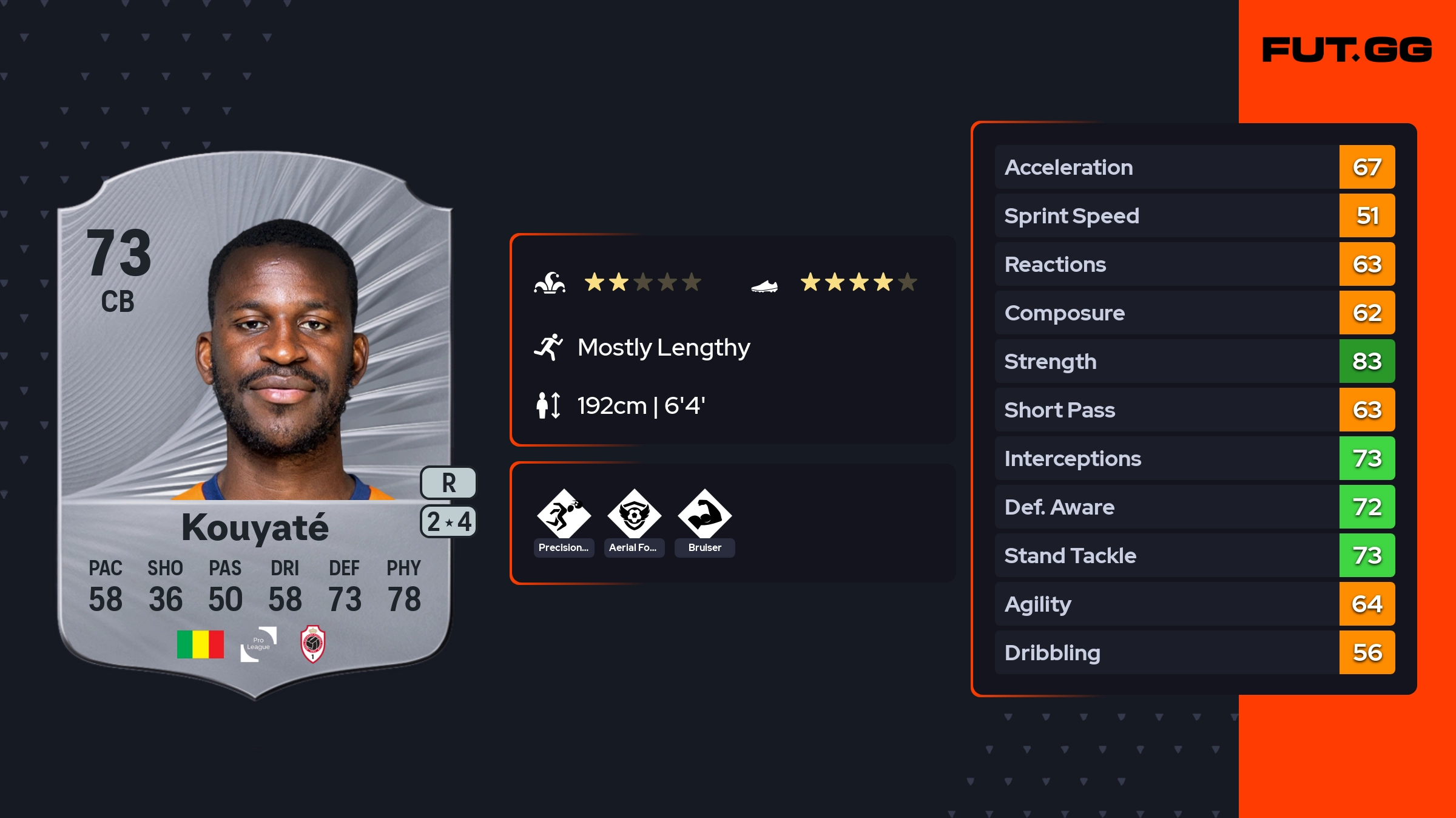Click the Bruiser playstyle icon
The height and width of the screenshot is (818, 1456).
coord(704,515)
